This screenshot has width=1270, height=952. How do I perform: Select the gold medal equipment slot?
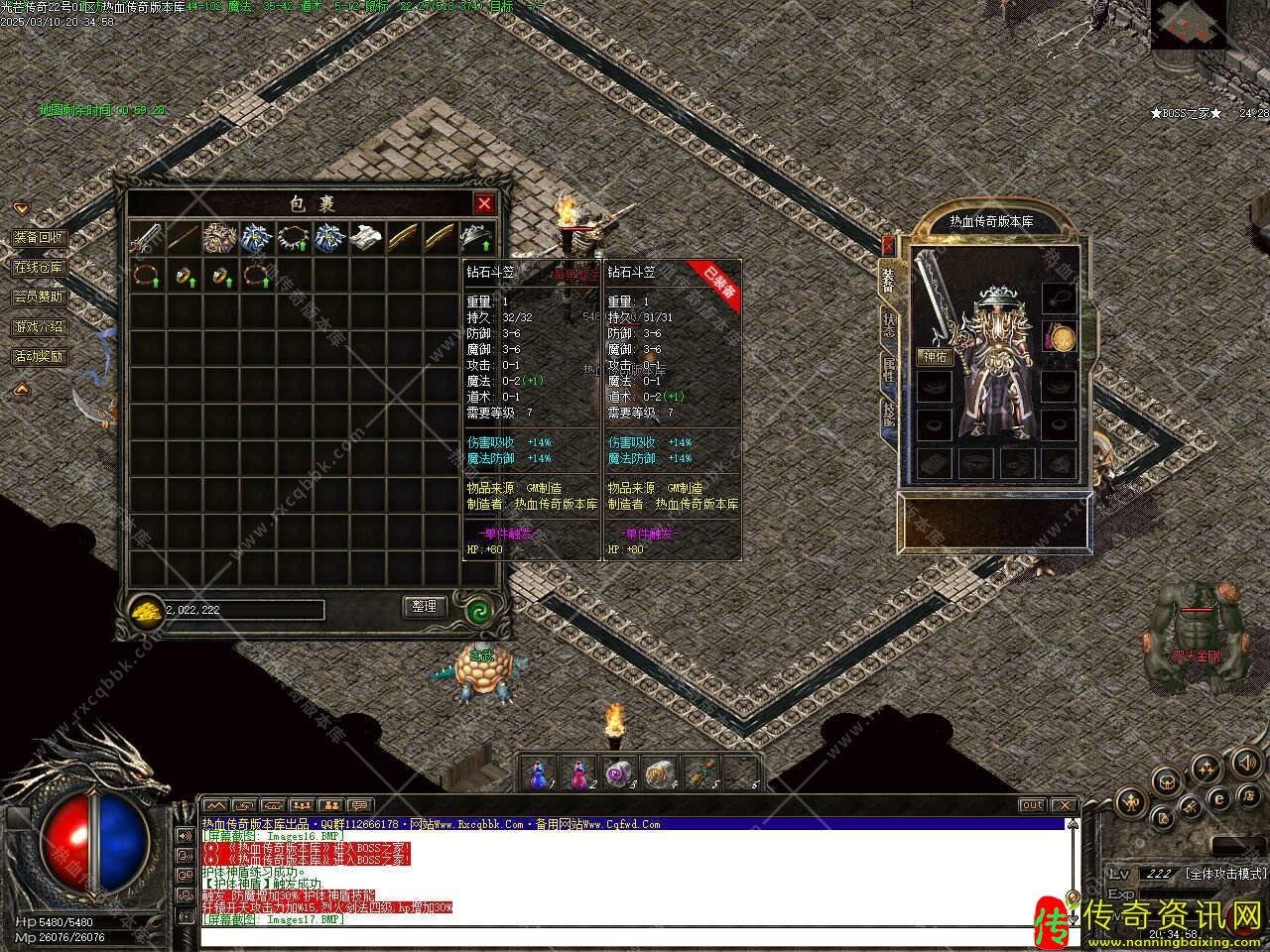click(1062, 339)
